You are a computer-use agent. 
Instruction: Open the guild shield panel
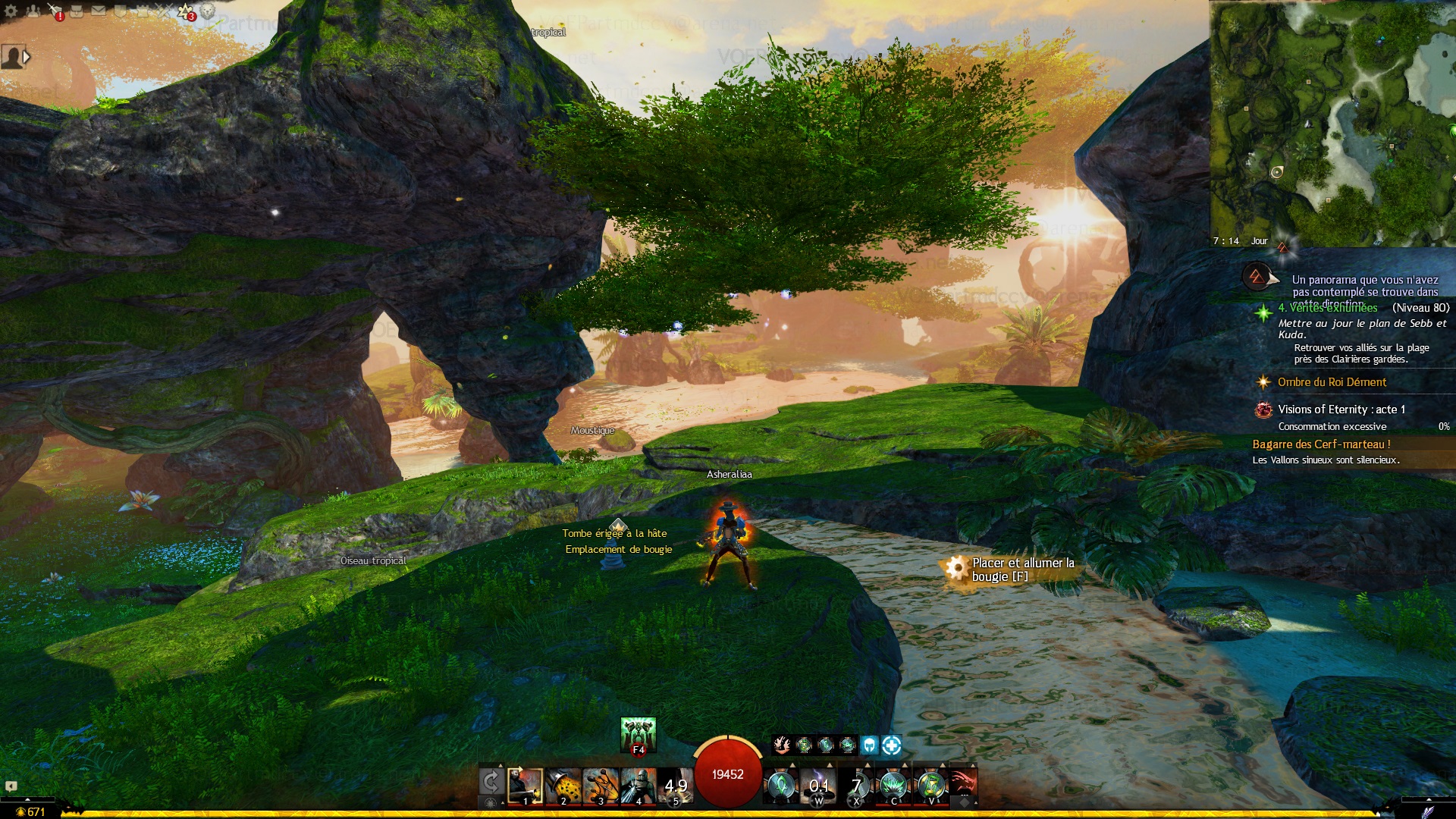tap(120, 11)
